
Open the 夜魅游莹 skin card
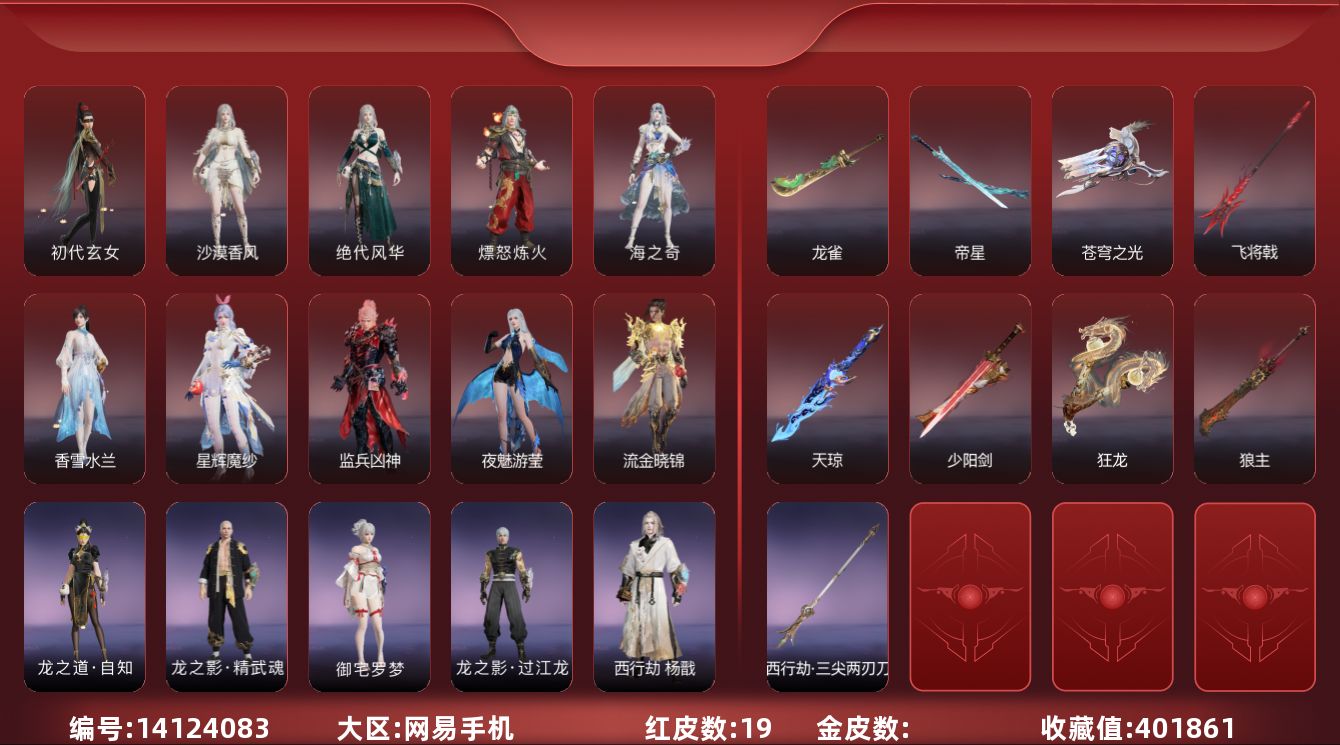(x=512, y=388)
